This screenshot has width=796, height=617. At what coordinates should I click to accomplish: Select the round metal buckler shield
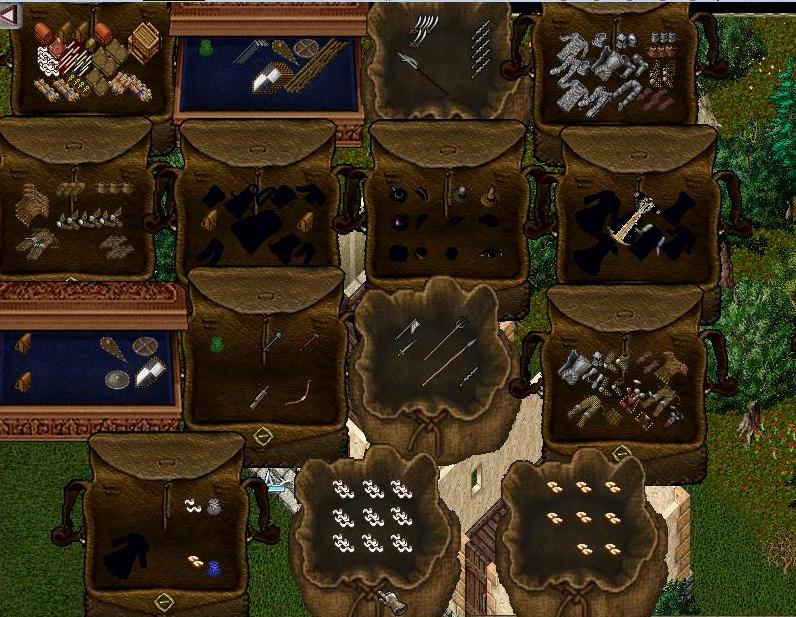(x=118, y=379)
